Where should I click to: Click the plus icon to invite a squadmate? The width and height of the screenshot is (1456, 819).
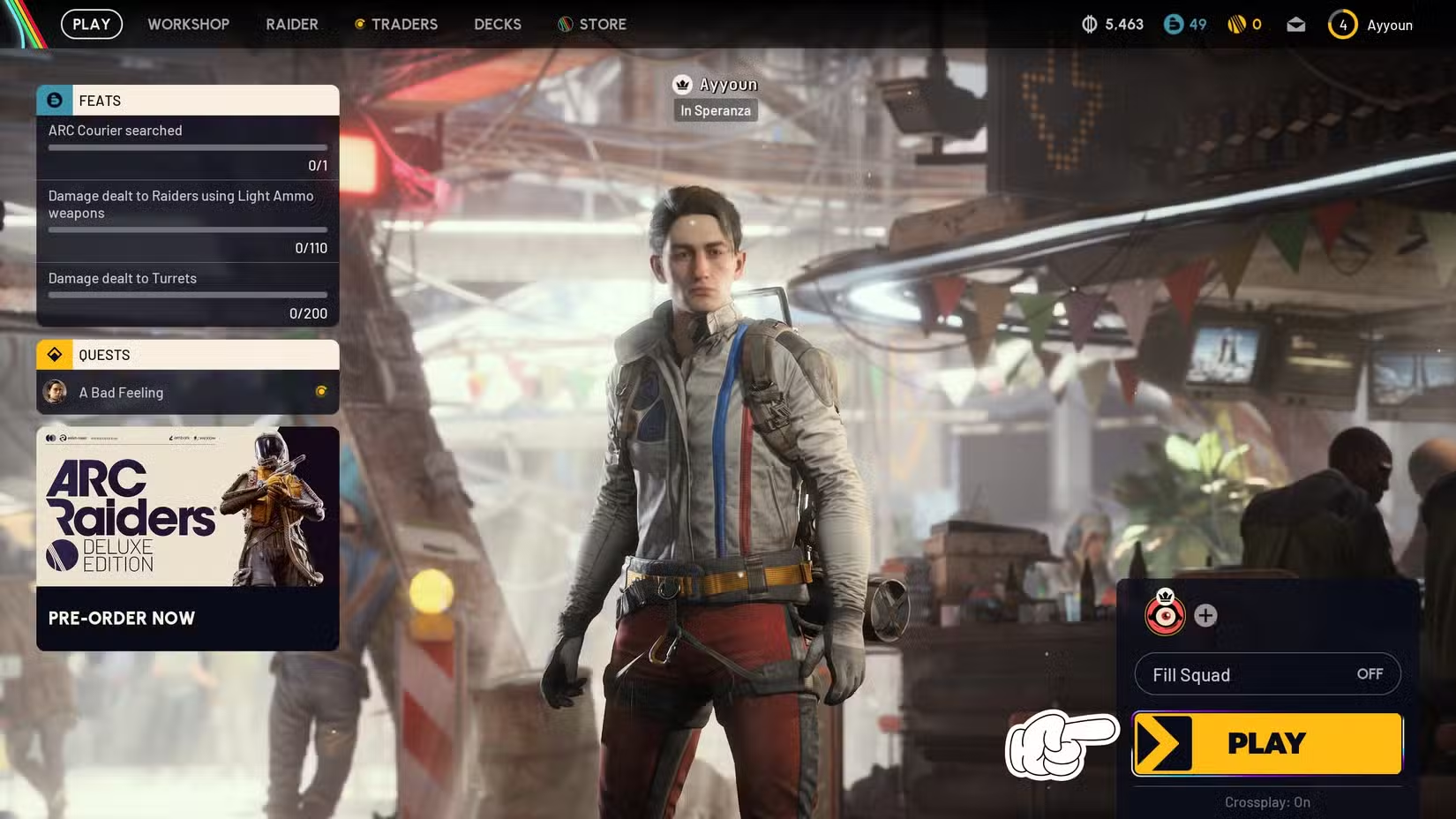[1205, 616]
